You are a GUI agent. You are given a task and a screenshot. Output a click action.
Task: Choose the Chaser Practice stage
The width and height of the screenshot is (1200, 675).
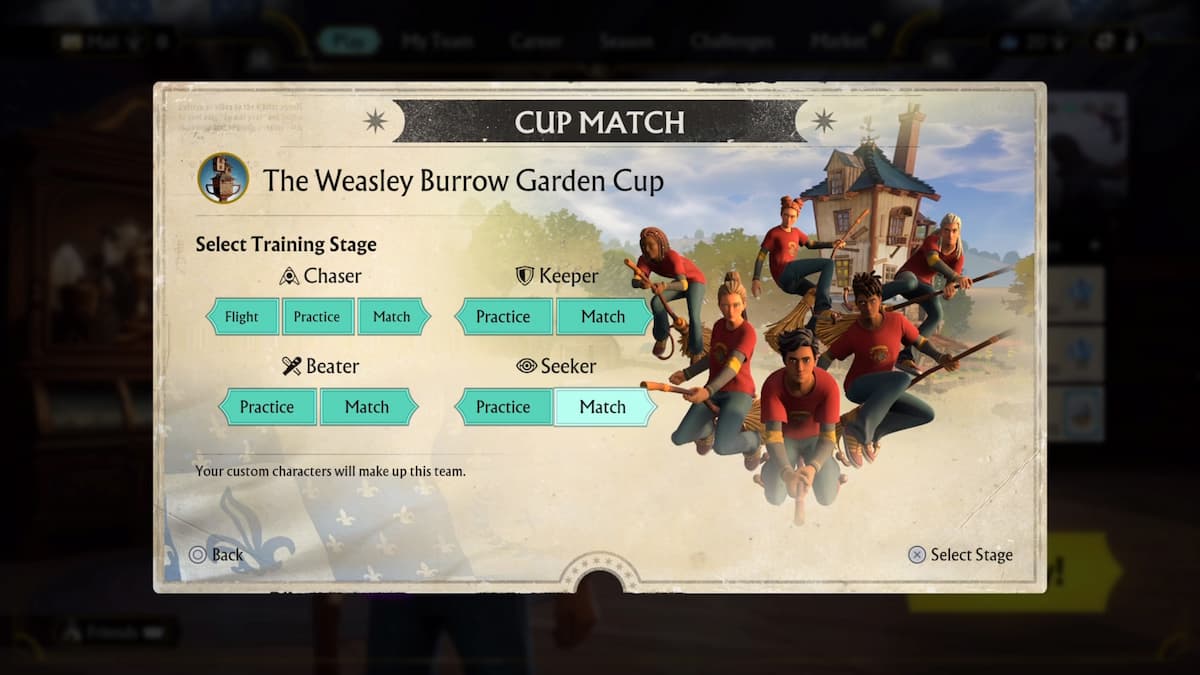[x=317, y=317]
